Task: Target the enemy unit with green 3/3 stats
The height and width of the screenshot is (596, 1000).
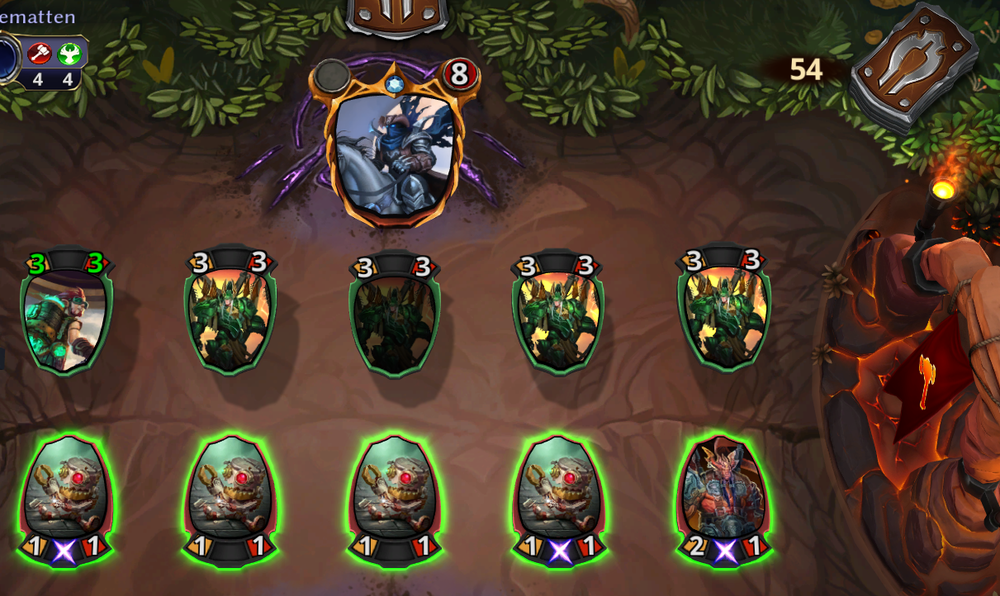Action: pos(67,318)
